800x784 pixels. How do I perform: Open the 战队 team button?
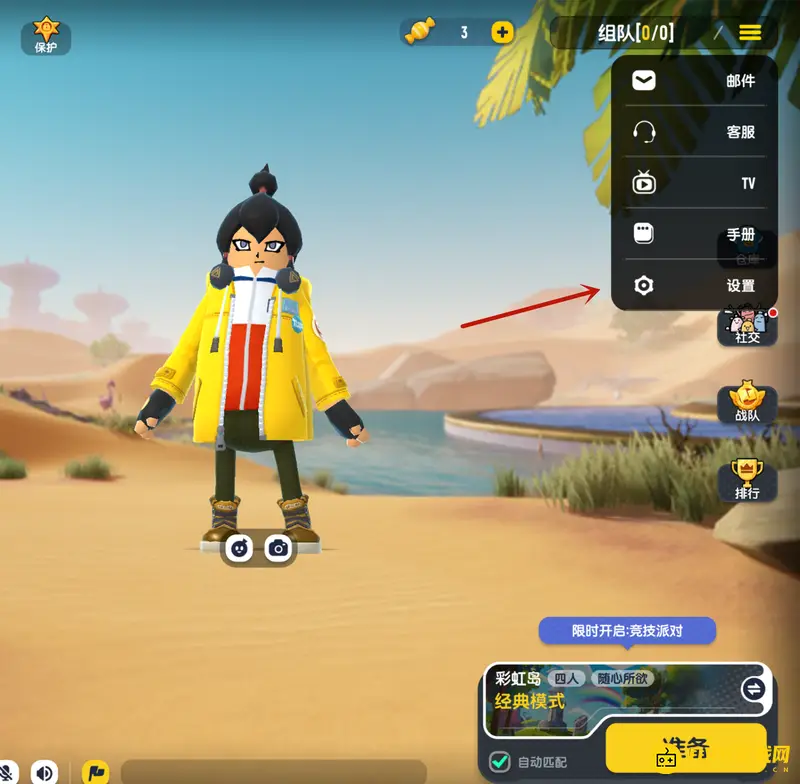click(747, 403)
